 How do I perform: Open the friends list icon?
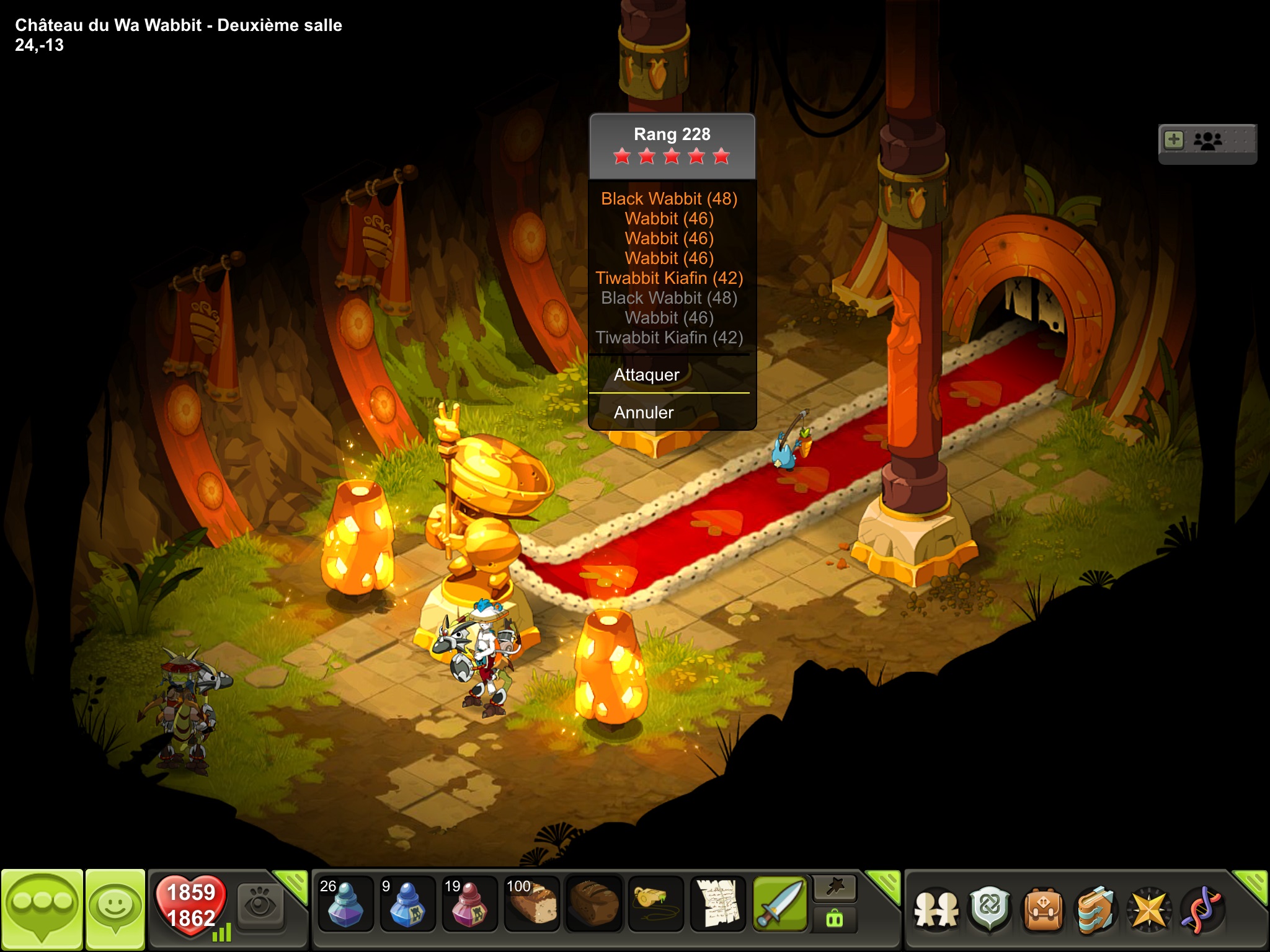pos(936,910)
